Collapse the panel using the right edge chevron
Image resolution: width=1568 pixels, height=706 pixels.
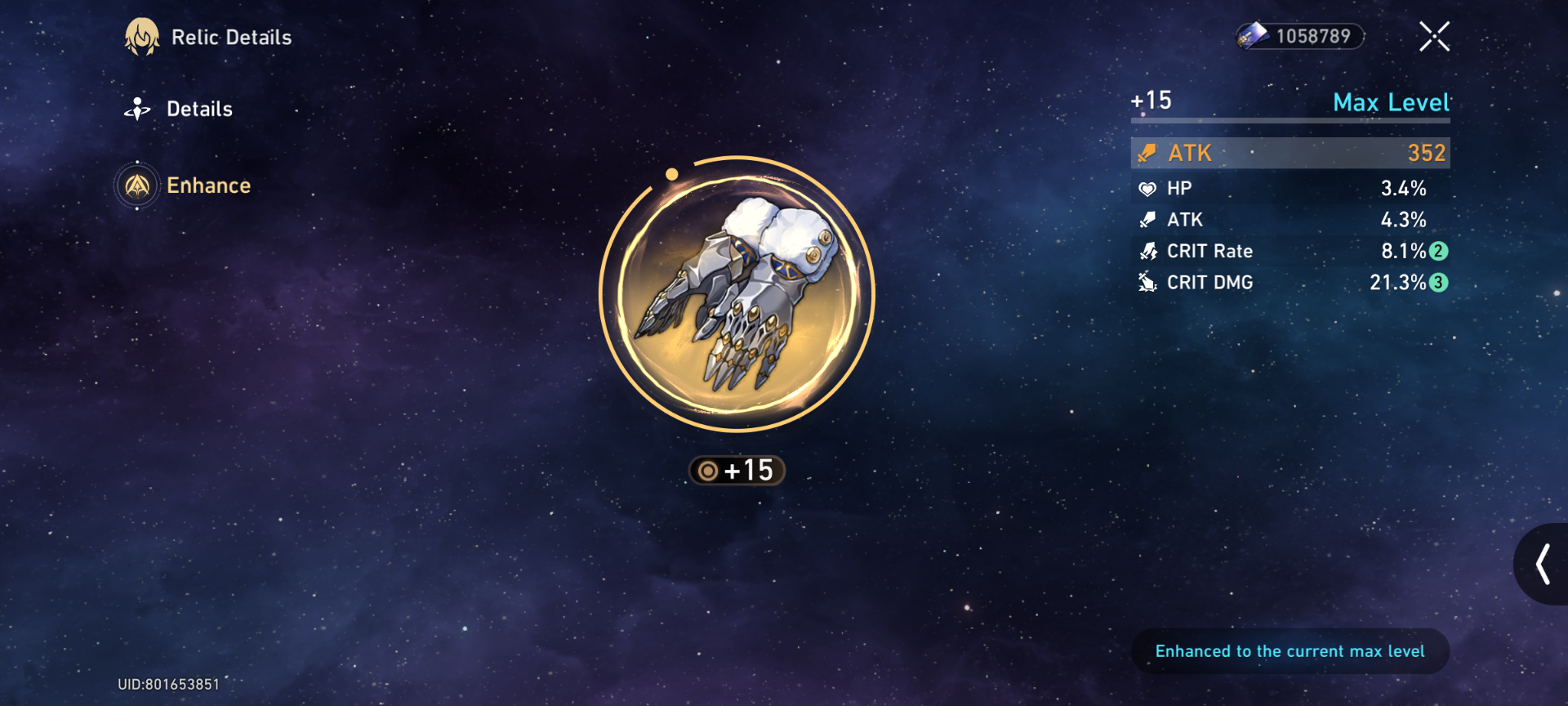tap(1544, 564)
